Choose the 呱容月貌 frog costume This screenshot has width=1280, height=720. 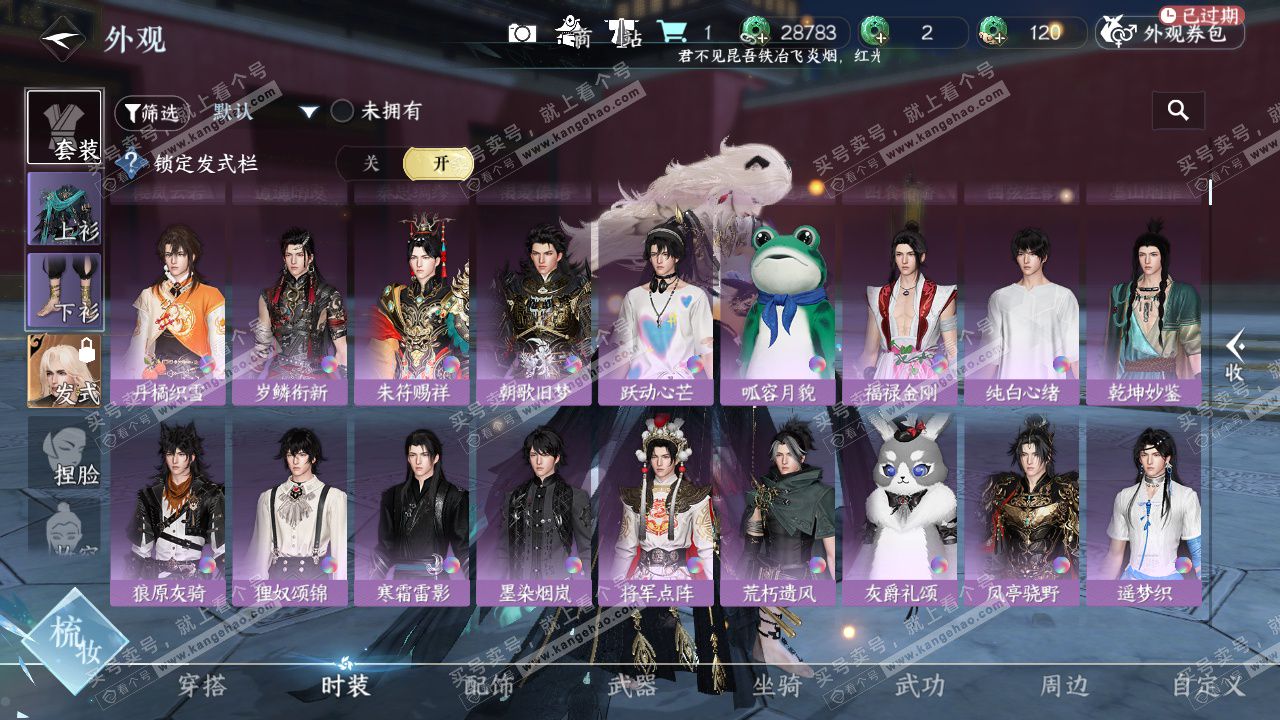(x=779, y=310)
